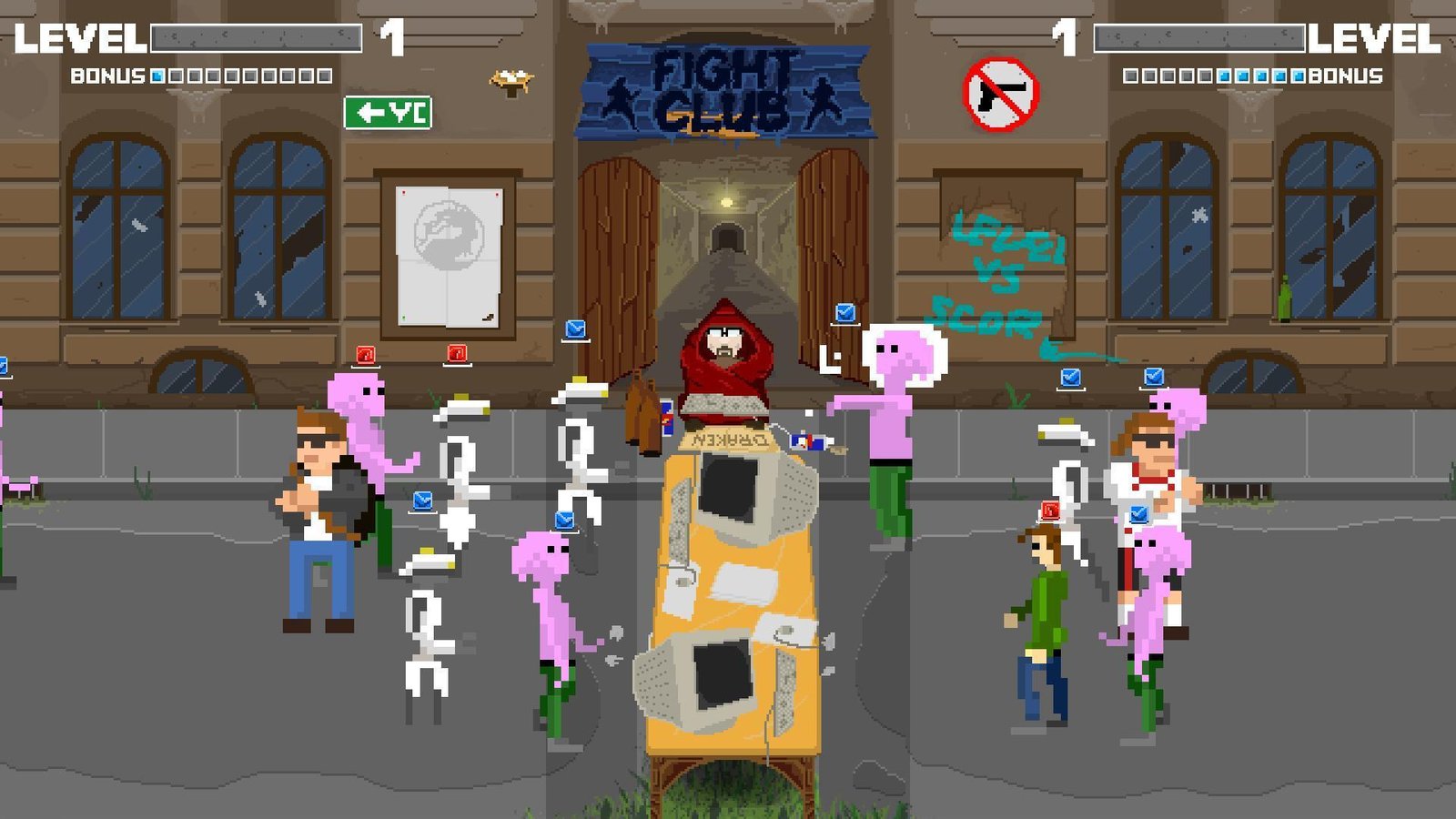Click the second red sneaker icon near the poster
Screen dimensions: 1456x819
click(x=457, y=353)
